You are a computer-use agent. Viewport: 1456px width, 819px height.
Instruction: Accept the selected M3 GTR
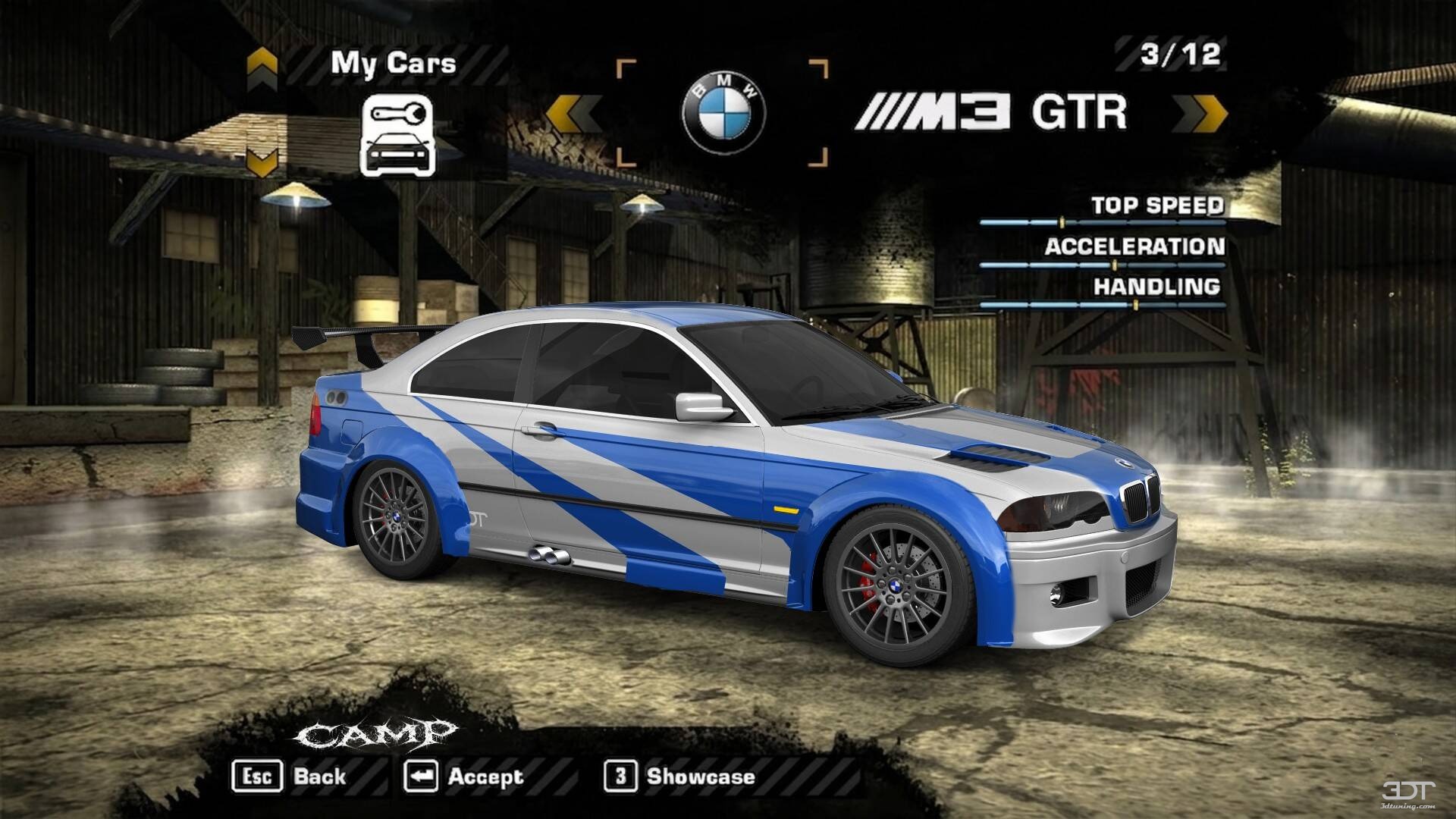tap(463, 776)
